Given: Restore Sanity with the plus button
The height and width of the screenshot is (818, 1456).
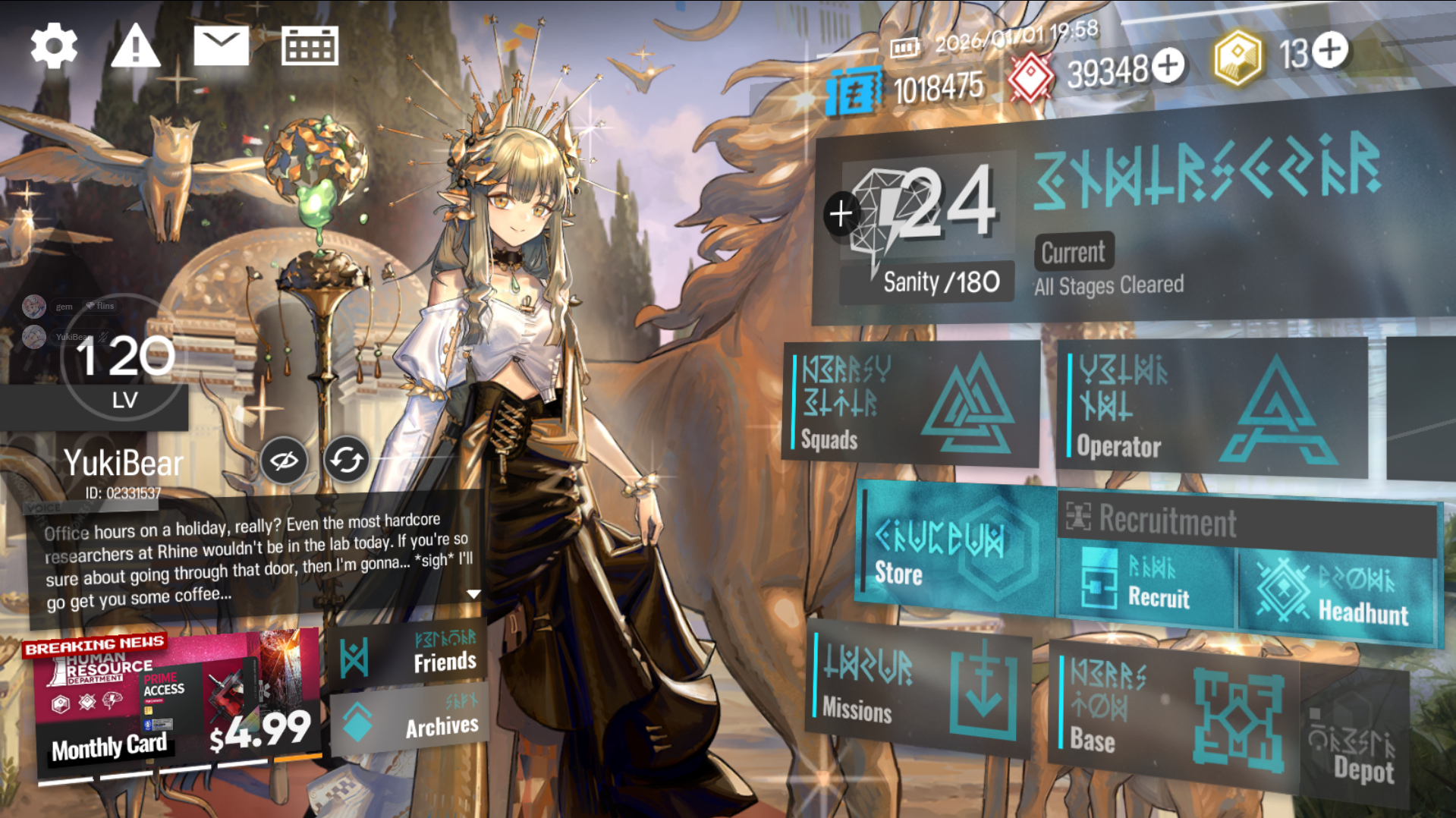Looking at the screenshot, I should (841, 214).
